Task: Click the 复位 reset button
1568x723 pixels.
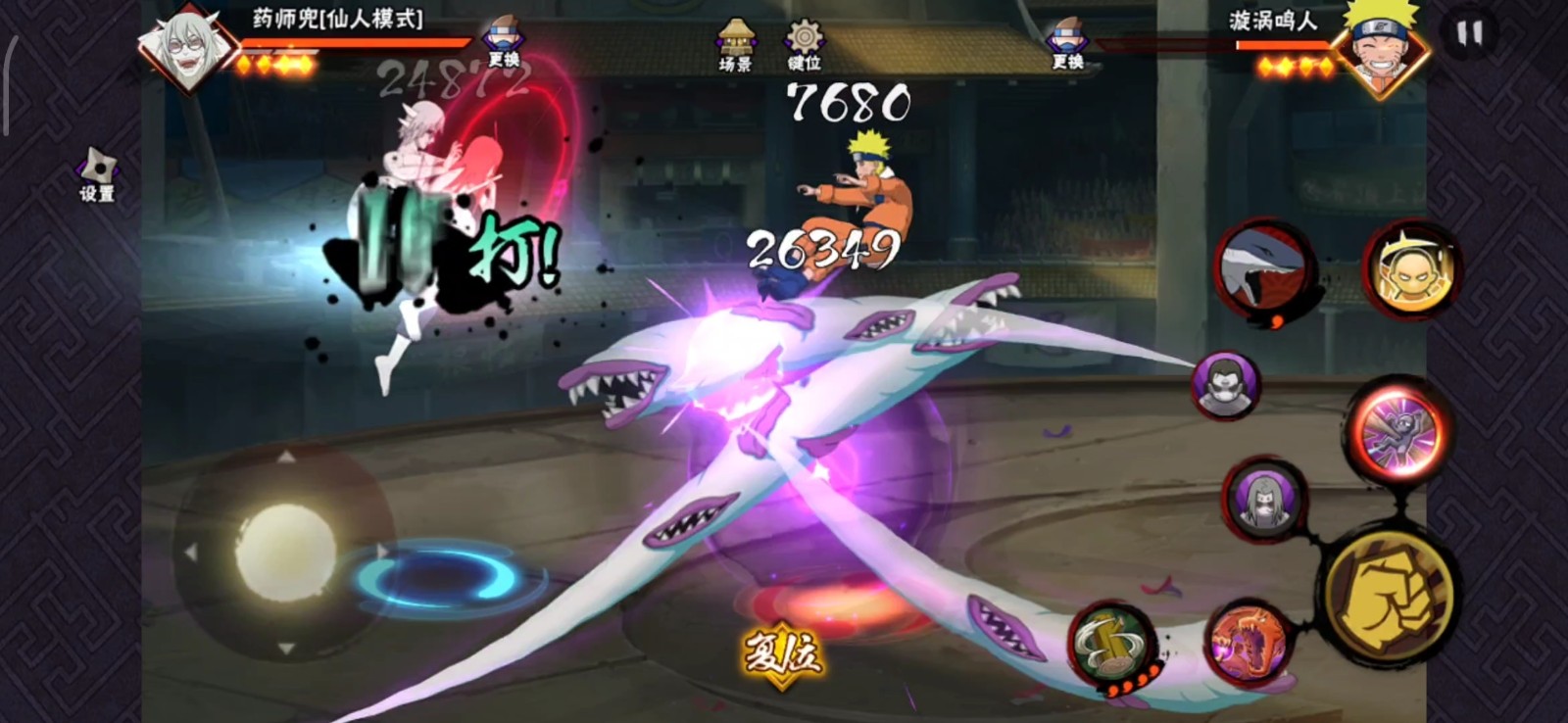Action: point(782,653)
